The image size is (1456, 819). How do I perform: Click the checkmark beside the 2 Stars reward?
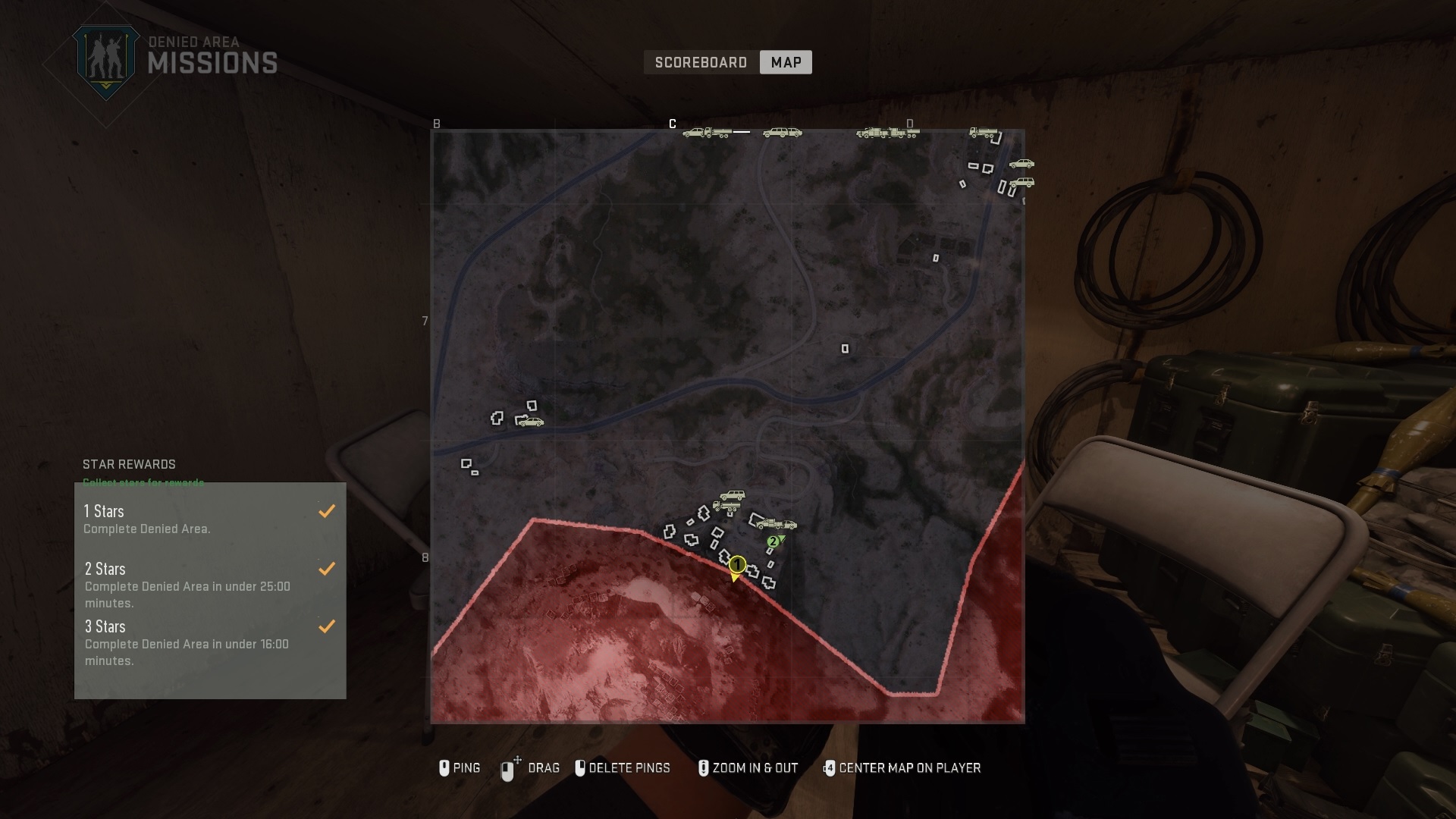tap(327, 568)
